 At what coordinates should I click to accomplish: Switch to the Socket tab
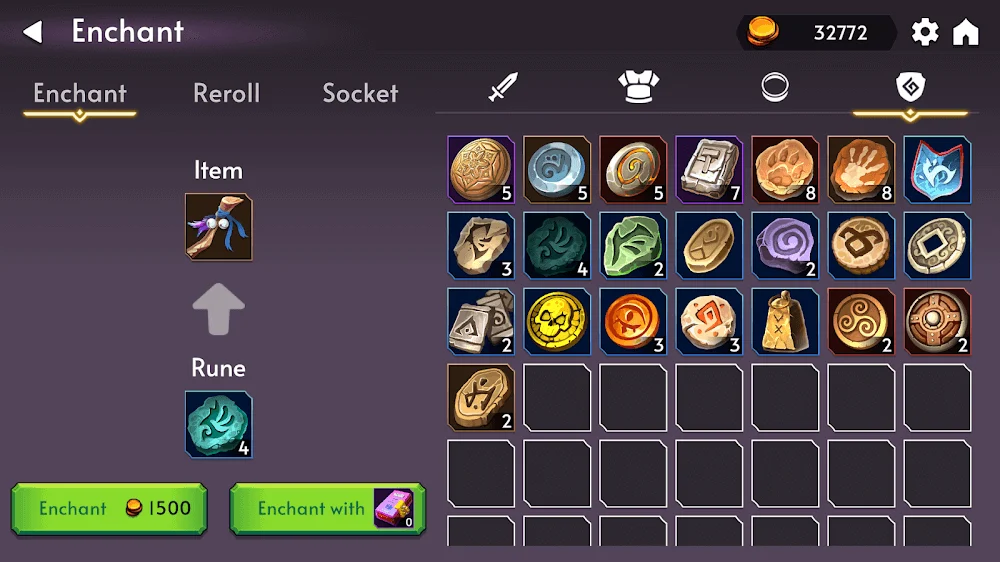[x=360, y=93]
